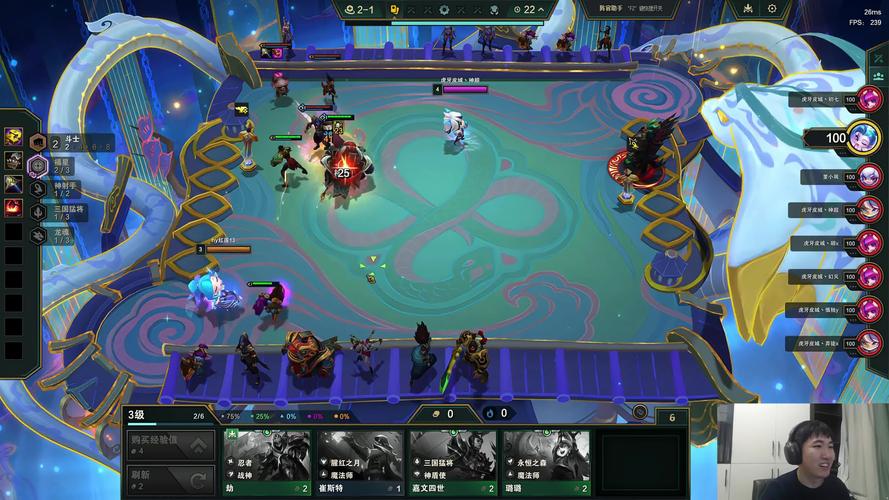Refresh the shop with 刷新 button
This screenshot has width=889, height=500.
point(170,479)
